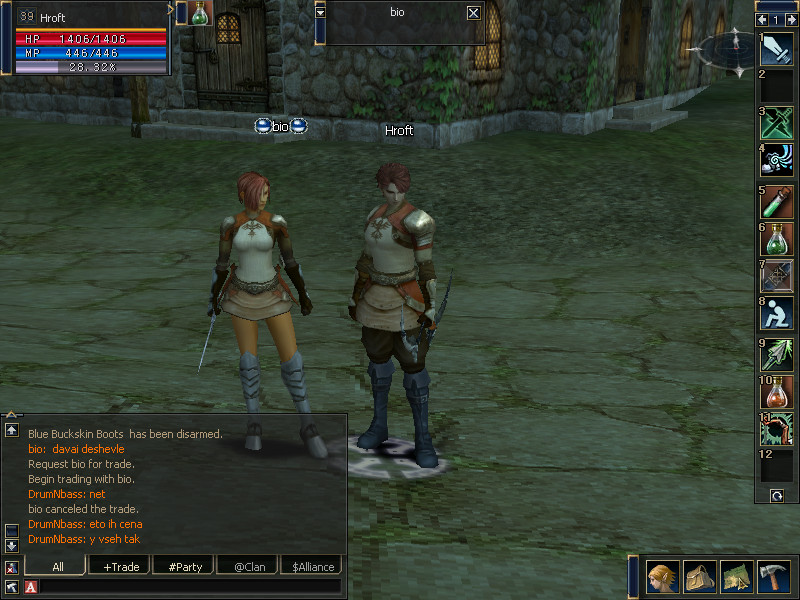Use the crossed green swords skill
This screenshot has width=800, height=600.
777,123
